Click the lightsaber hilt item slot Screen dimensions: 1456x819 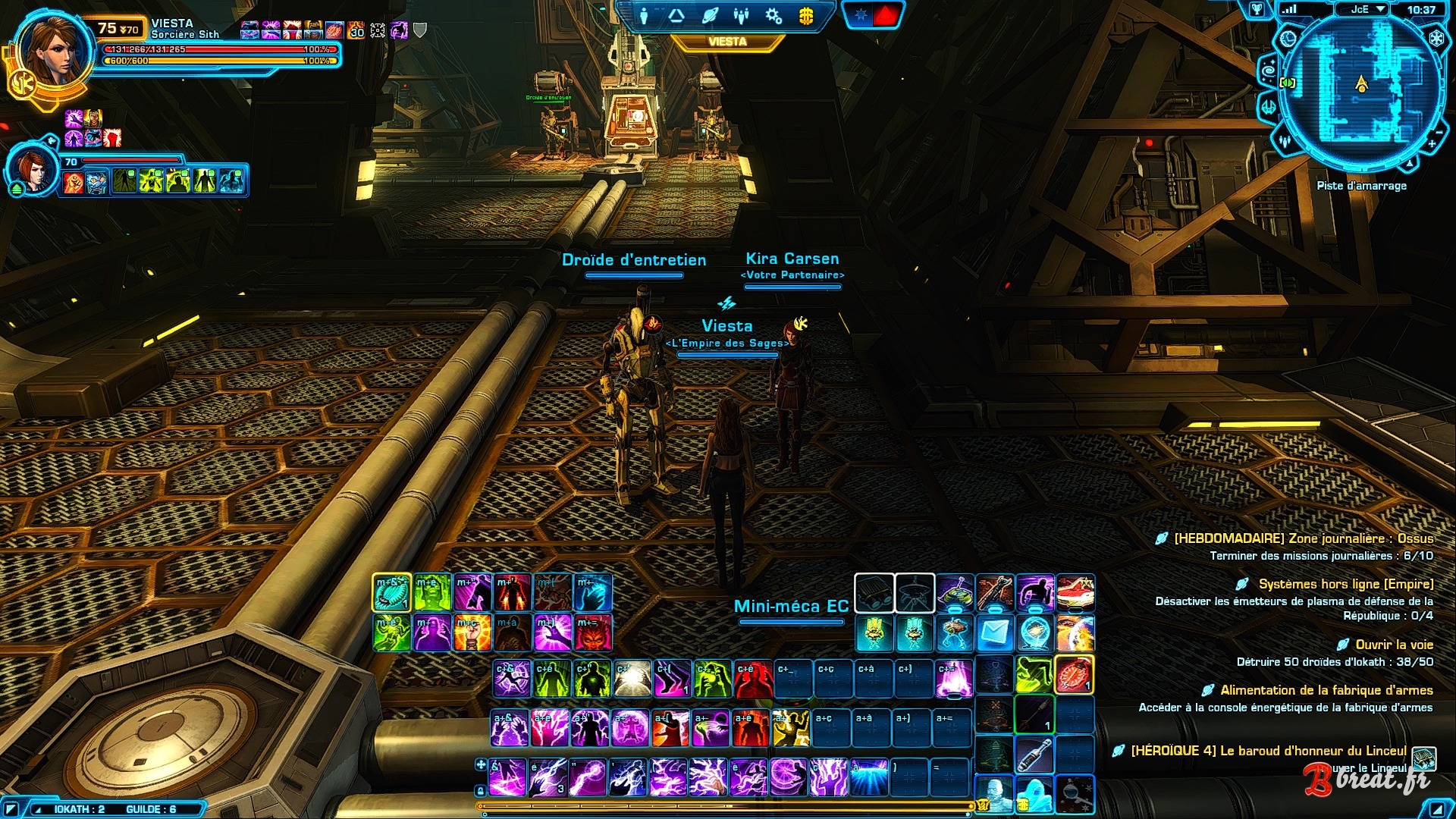coord(1034,755)
